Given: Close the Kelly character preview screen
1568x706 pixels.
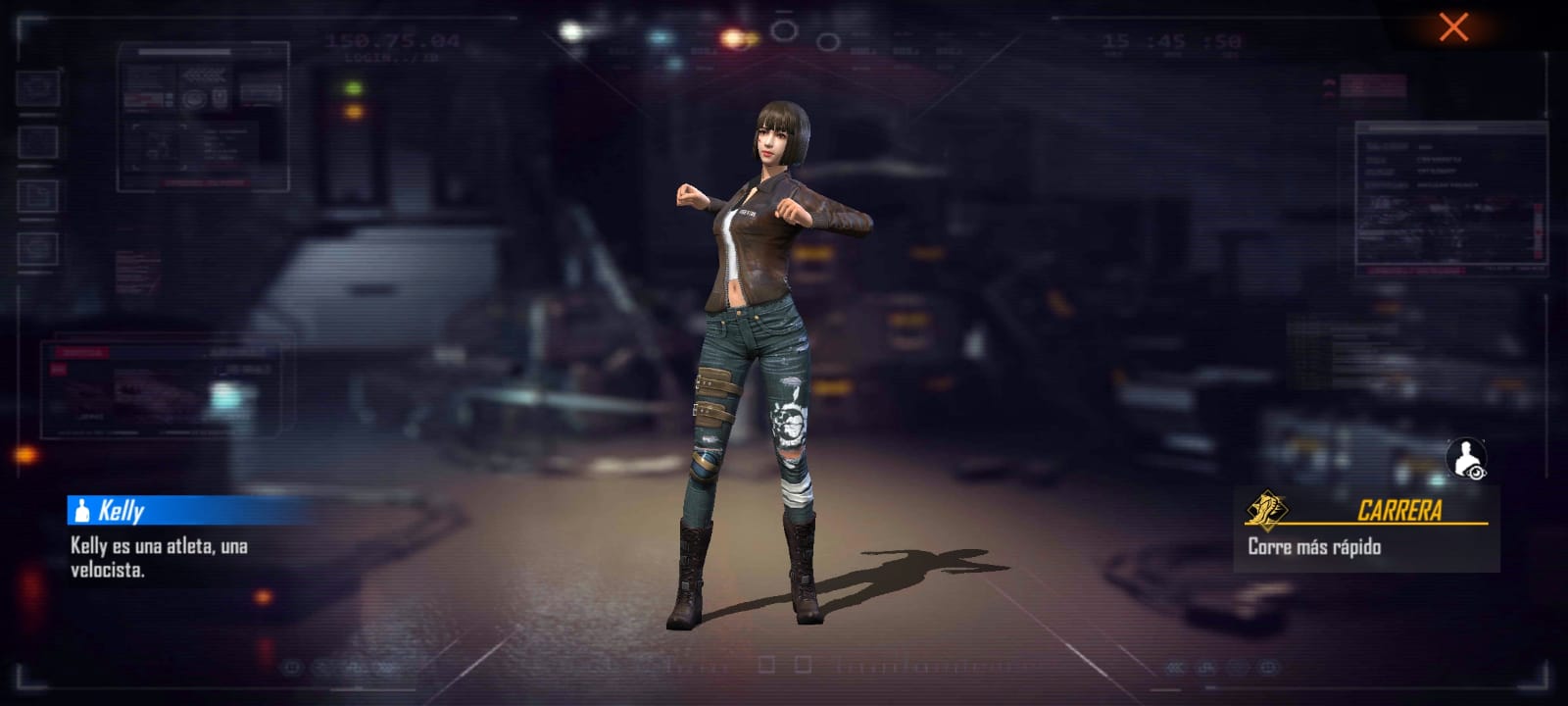Looking at the screenshot, I should pos(1452,27).
